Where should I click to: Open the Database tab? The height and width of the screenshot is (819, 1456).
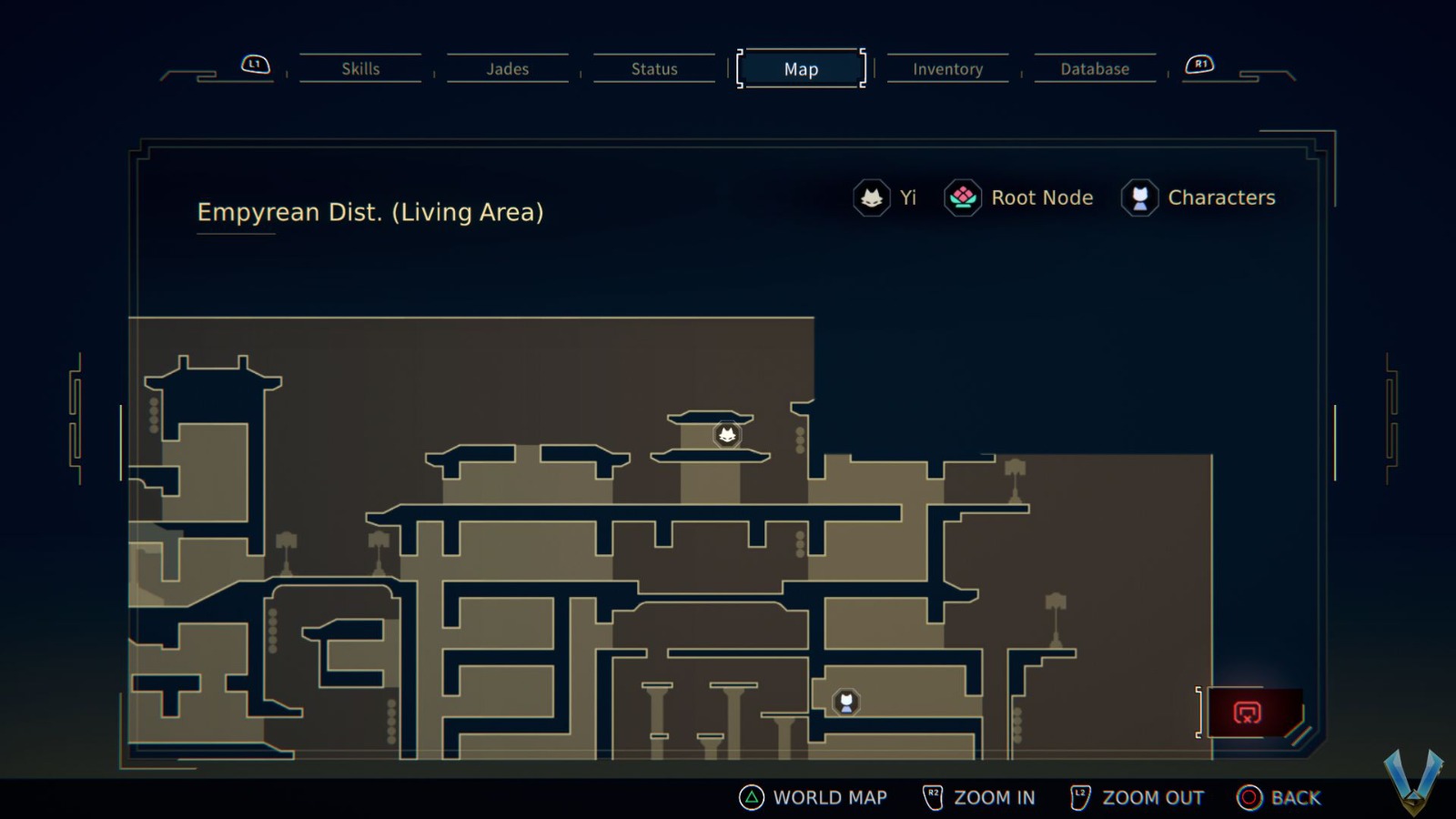[1094, 68]
